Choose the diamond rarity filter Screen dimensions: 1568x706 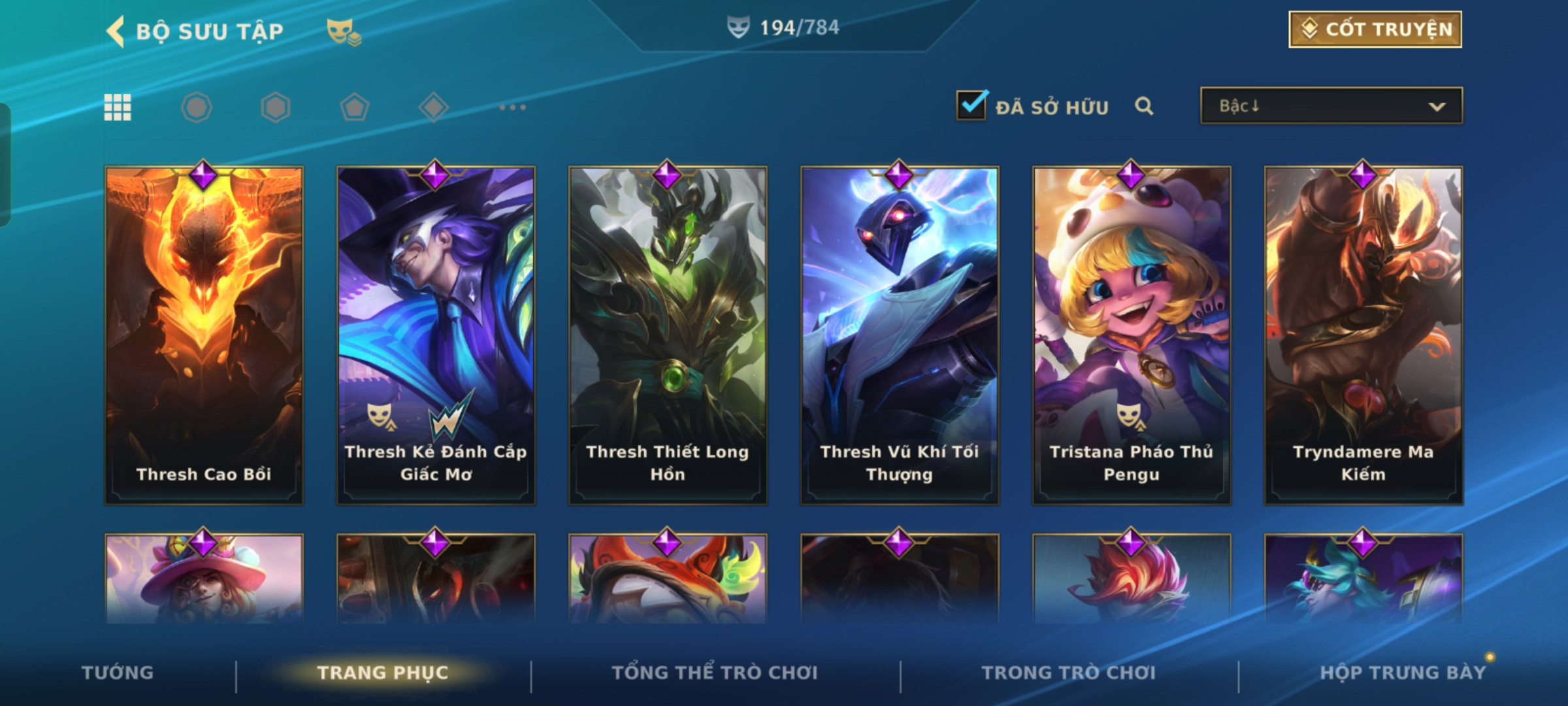click(433, 107)
